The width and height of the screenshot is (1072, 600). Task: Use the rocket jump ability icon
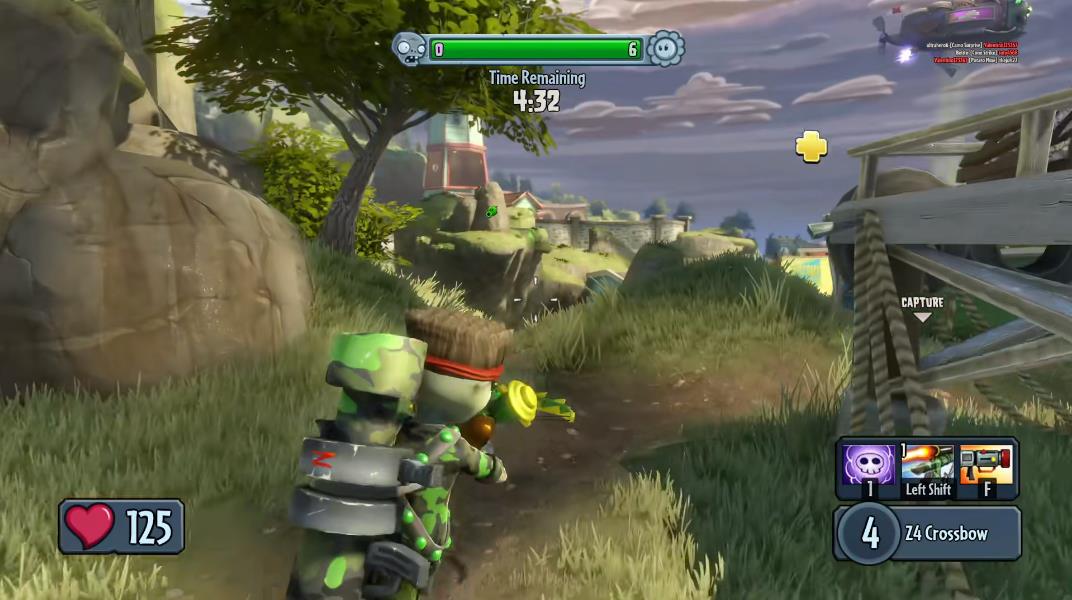pyautogui.click(x=927, y=464)
